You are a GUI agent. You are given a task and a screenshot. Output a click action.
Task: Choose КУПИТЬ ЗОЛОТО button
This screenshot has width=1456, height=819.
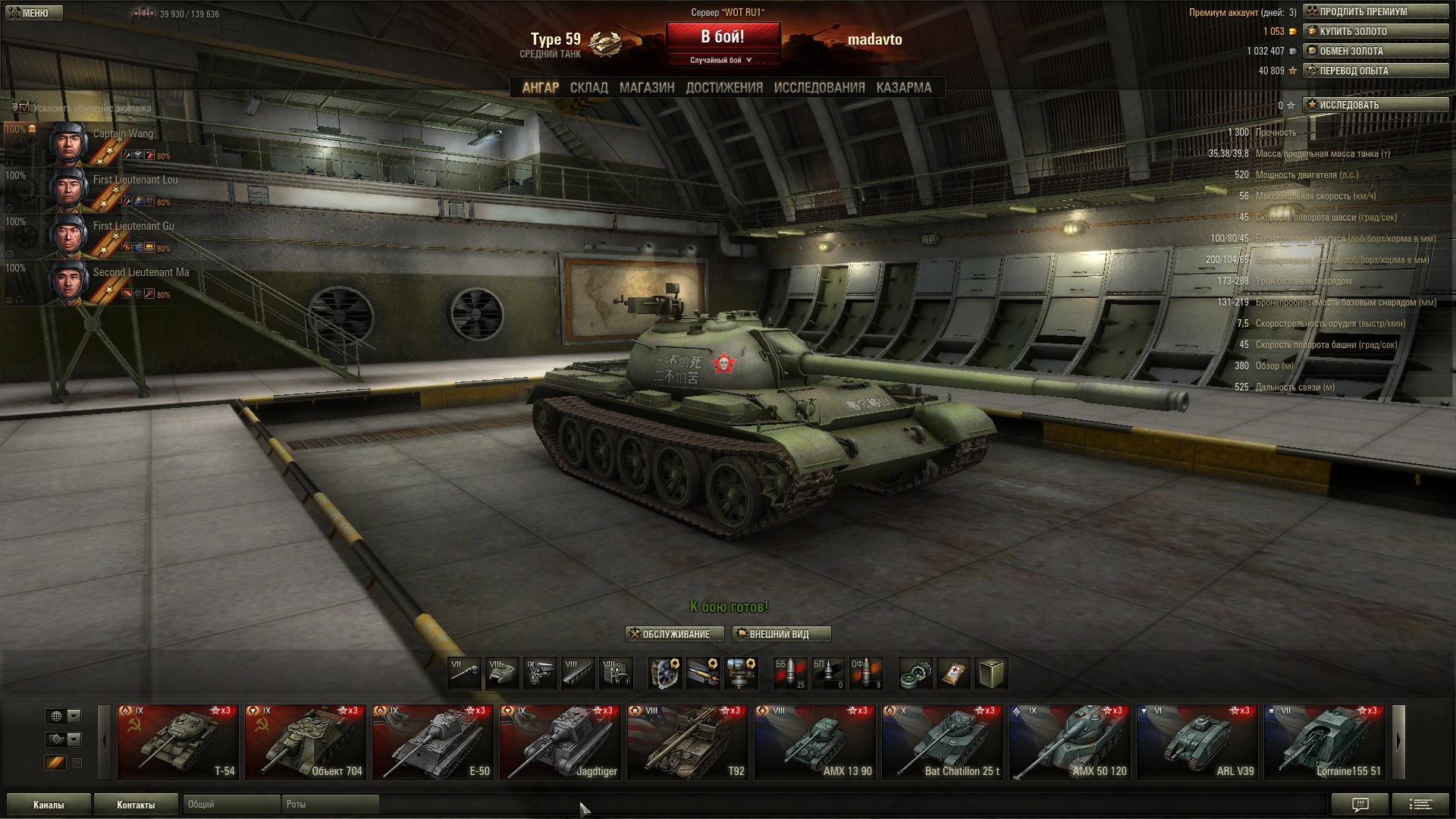[1375, 31]
